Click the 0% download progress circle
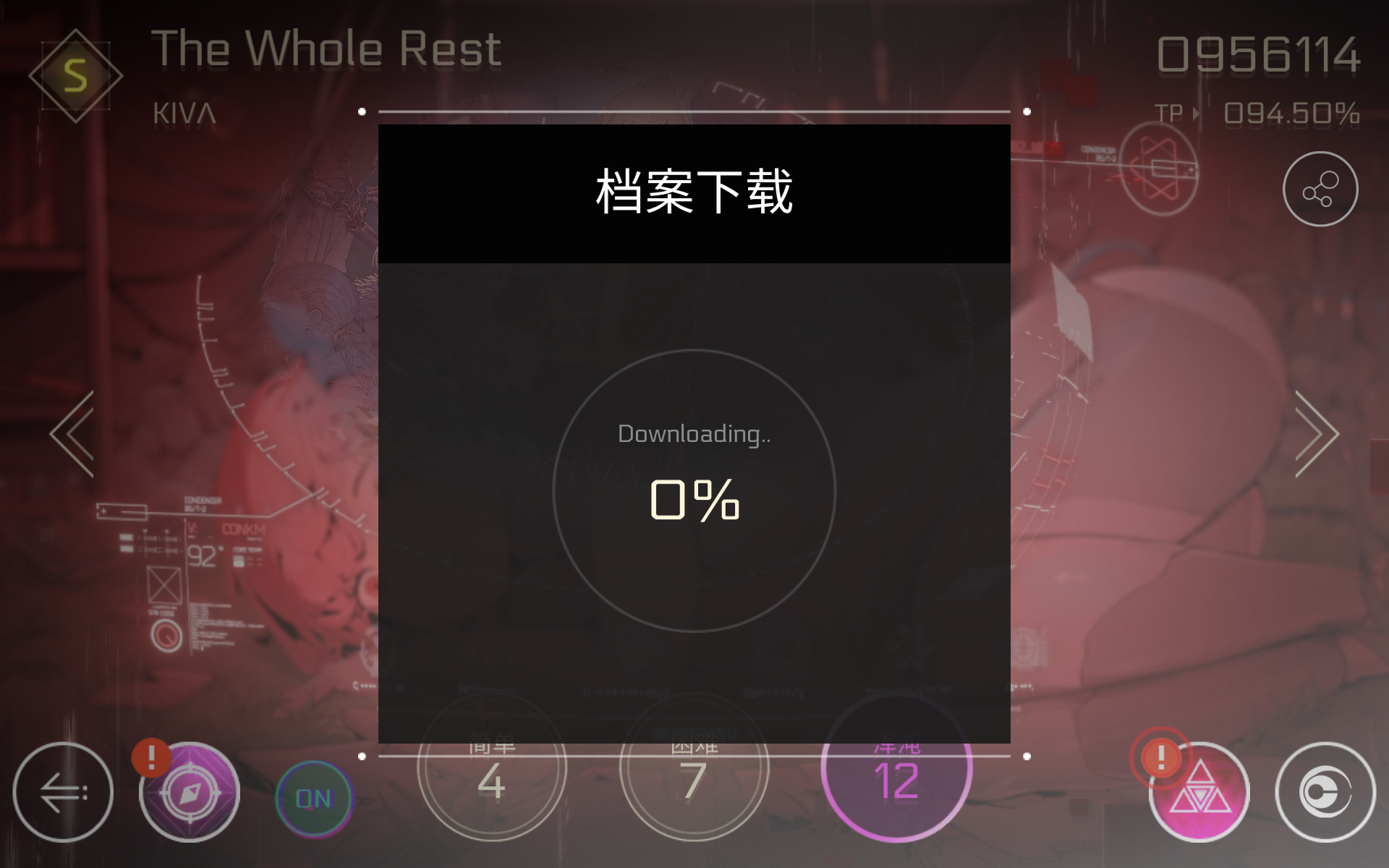 694,492
